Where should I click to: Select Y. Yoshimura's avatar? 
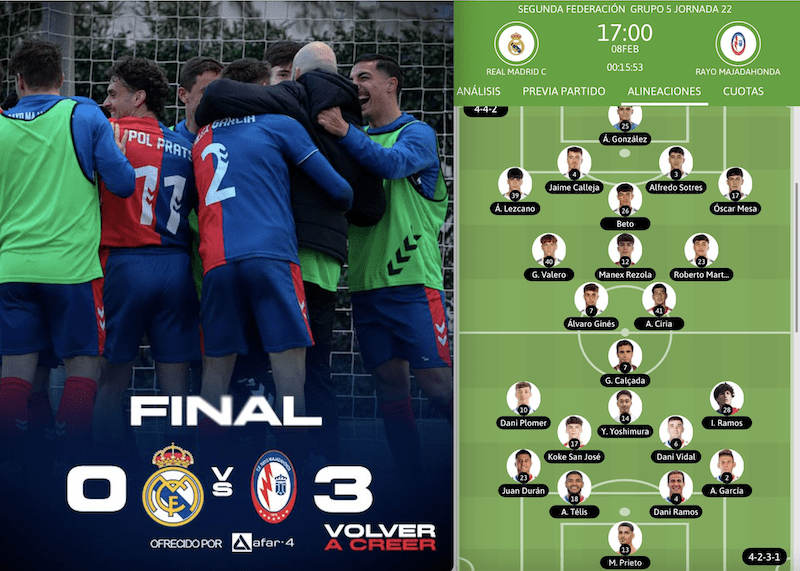625,406
